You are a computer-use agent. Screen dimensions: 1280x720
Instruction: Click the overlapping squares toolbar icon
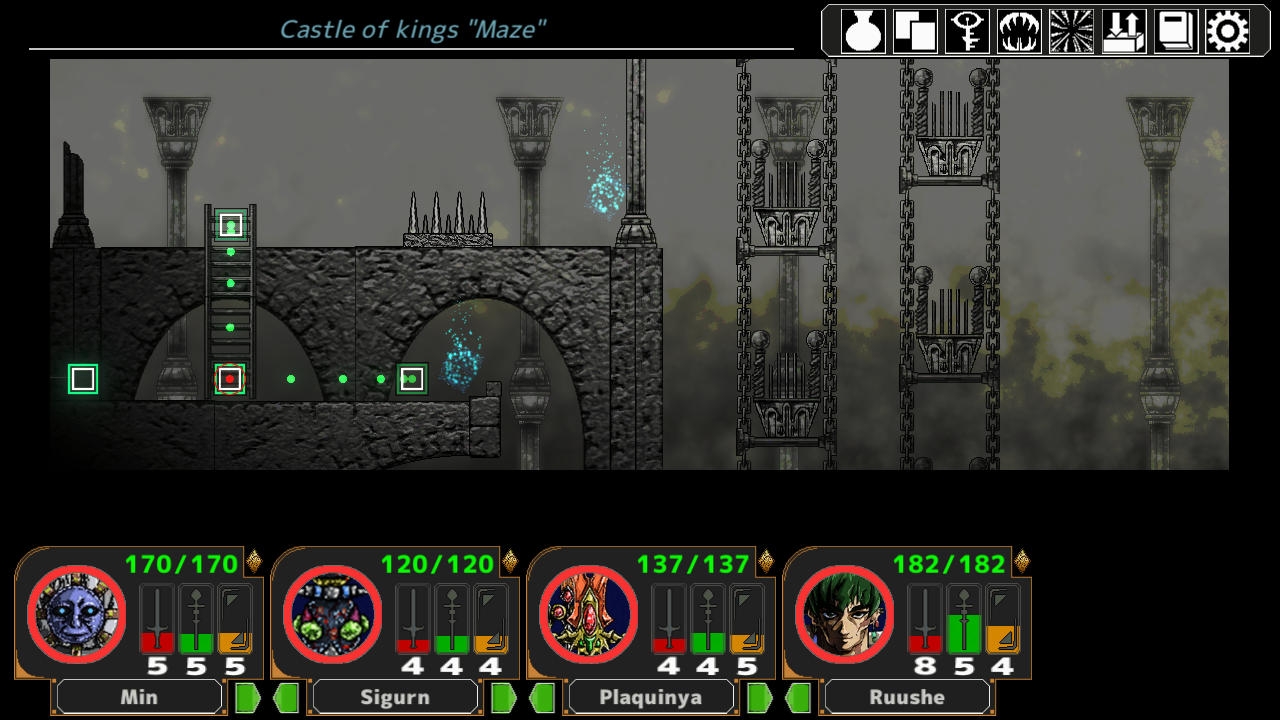coord(915,32)
